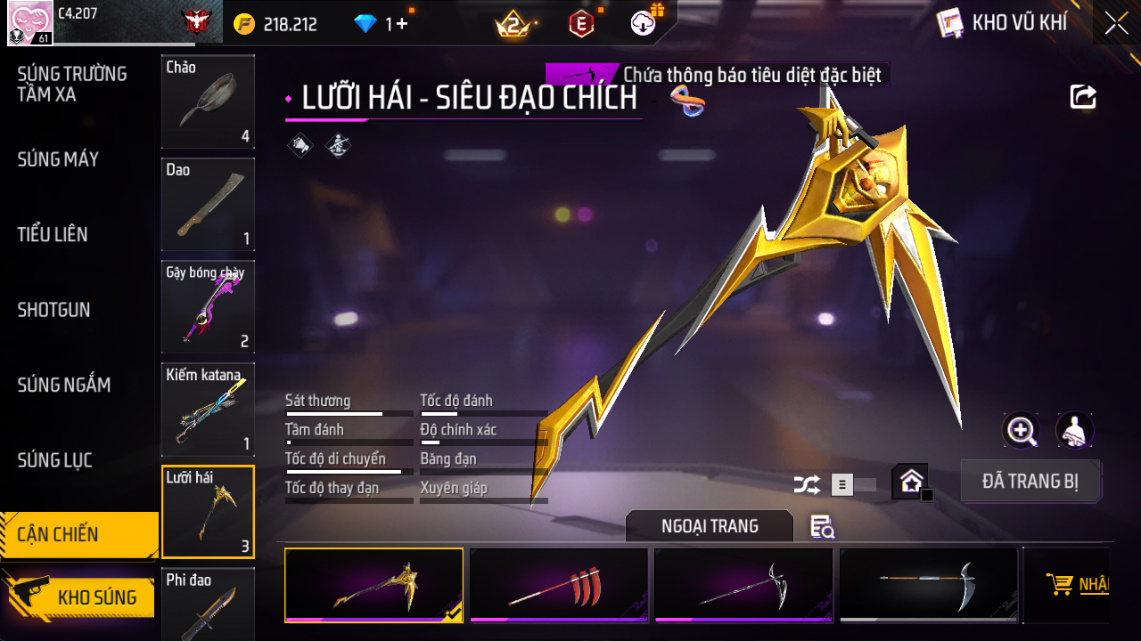Click the Đã Trang Bị button
The image size is (1141, 641).
(1030, 481)
